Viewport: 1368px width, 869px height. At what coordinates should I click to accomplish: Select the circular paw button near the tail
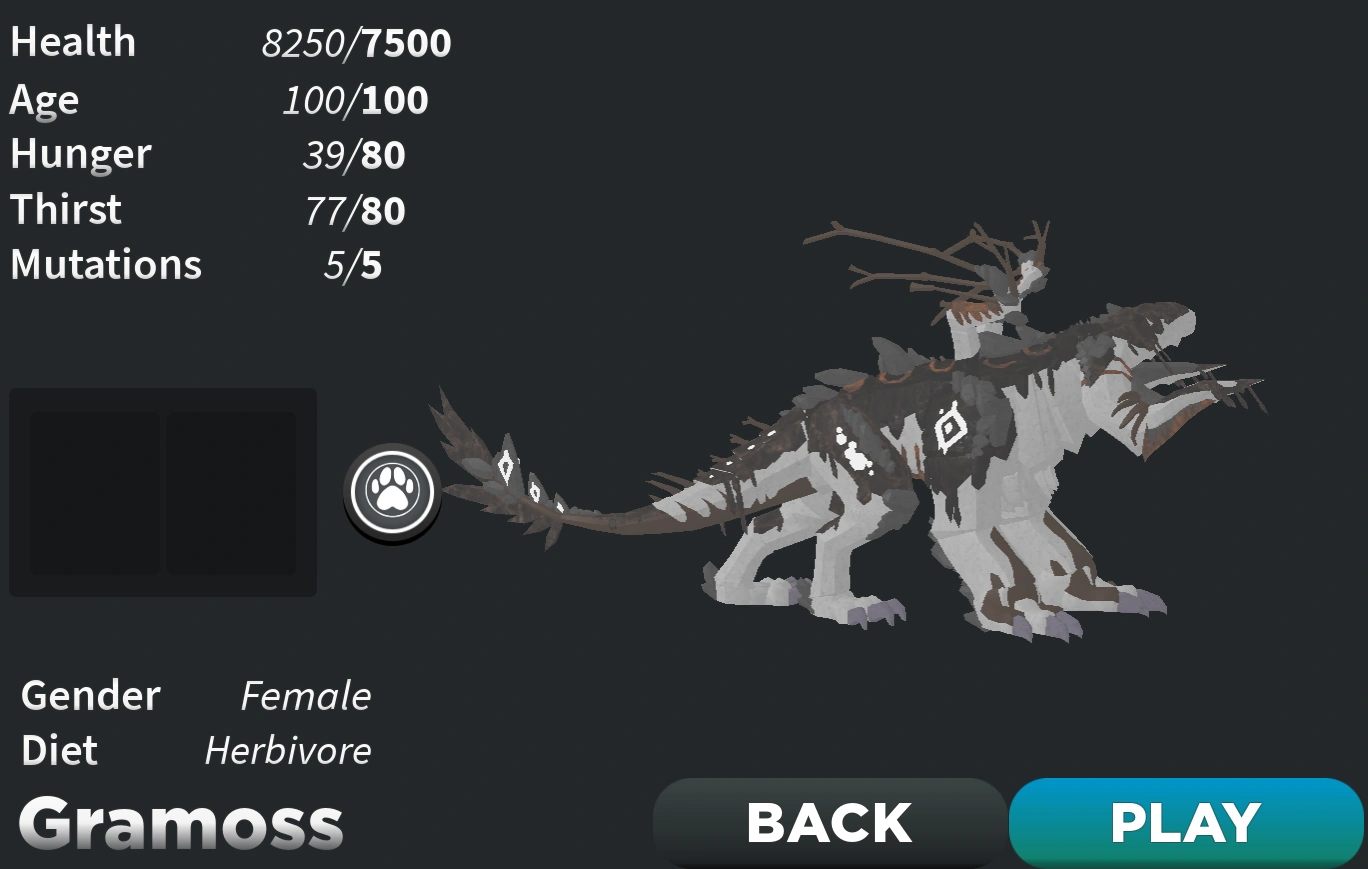pyautogui.click(x=392, y=490)
